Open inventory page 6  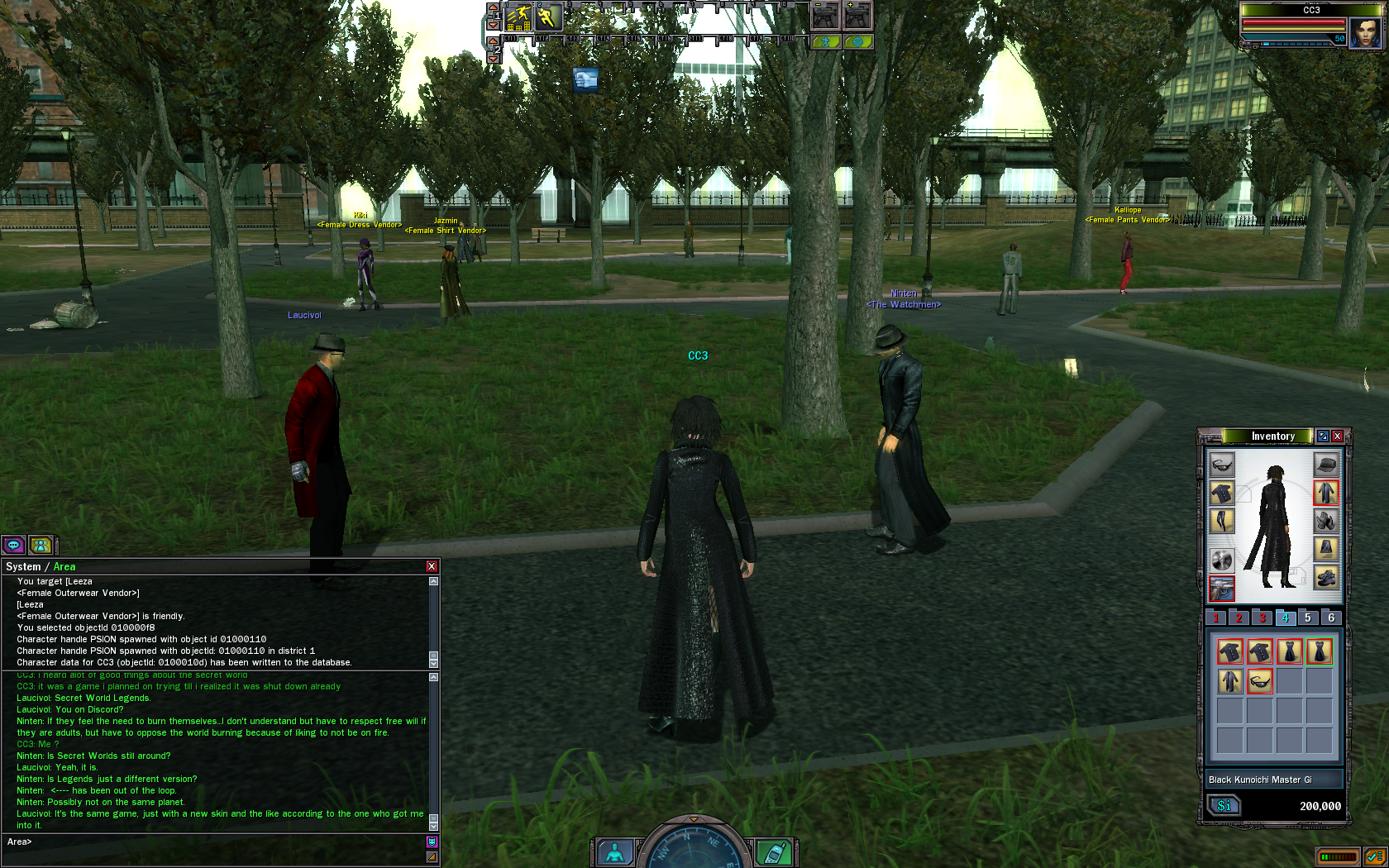[x=1331, y=618]
